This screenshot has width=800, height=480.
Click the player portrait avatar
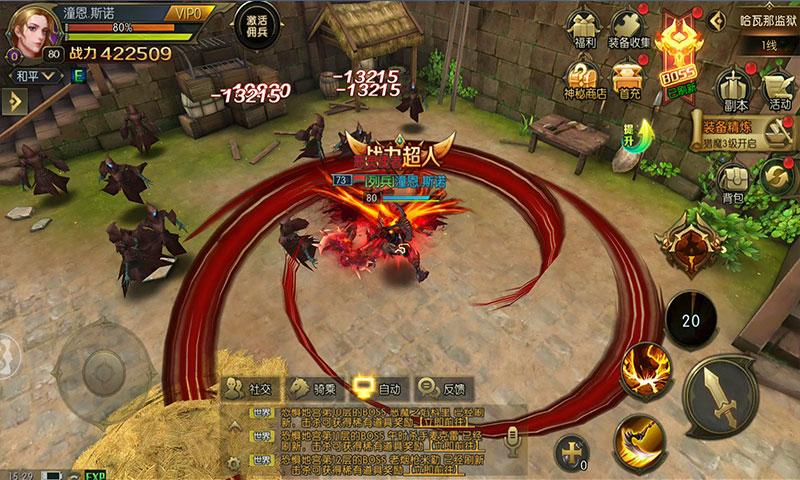click(x=32, y=30)
